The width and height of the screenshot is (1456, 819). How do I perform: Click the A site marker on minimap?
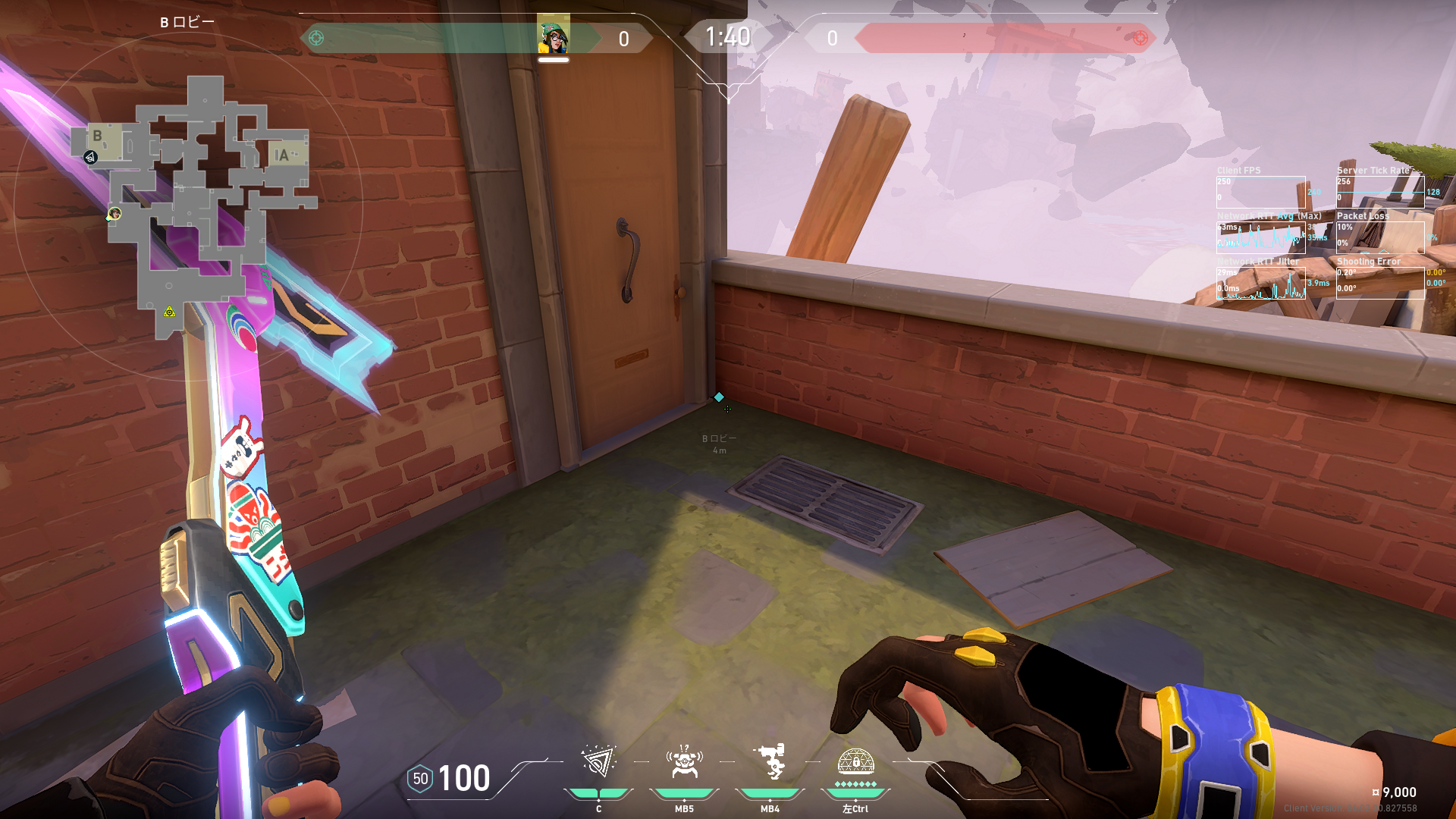click(x=283, y=155)
